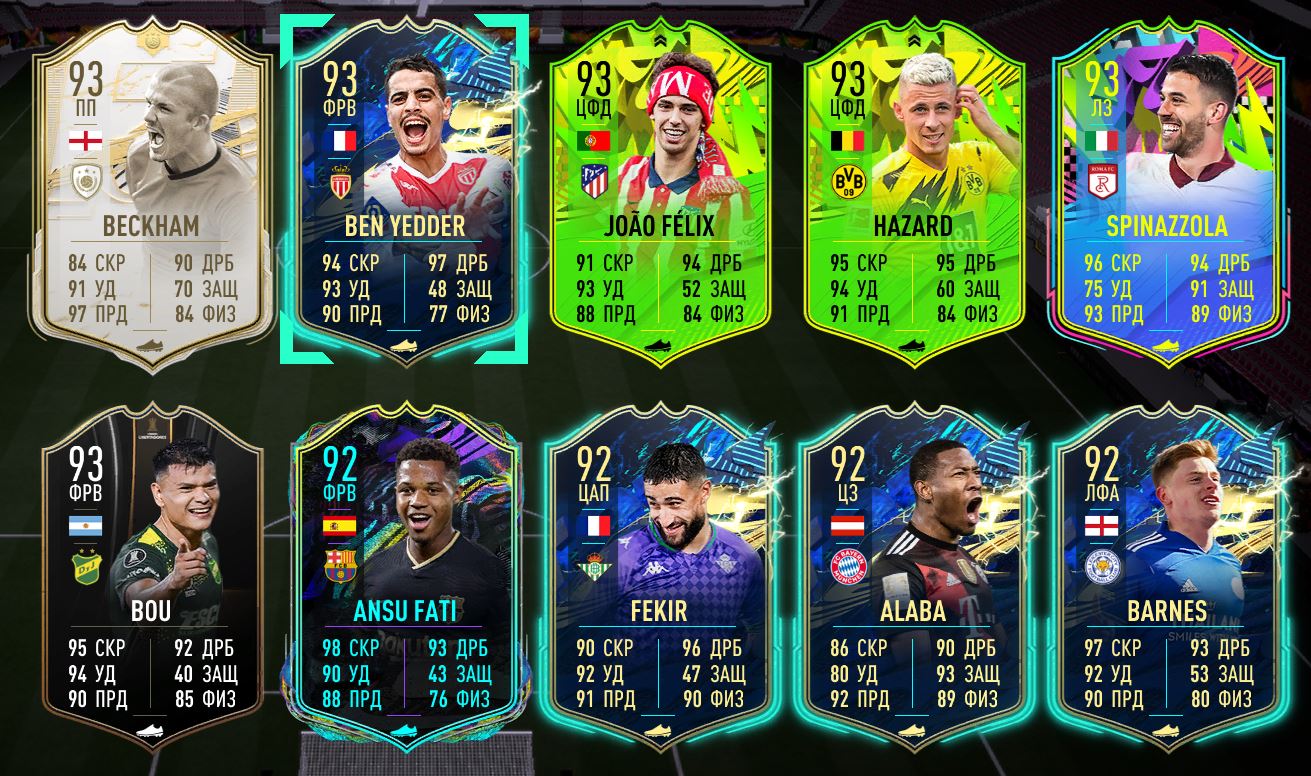Screen dimensions: 1311x776
Task: Click the Belgium flag on Hazard's card
Action: click(x=846, y=142)
